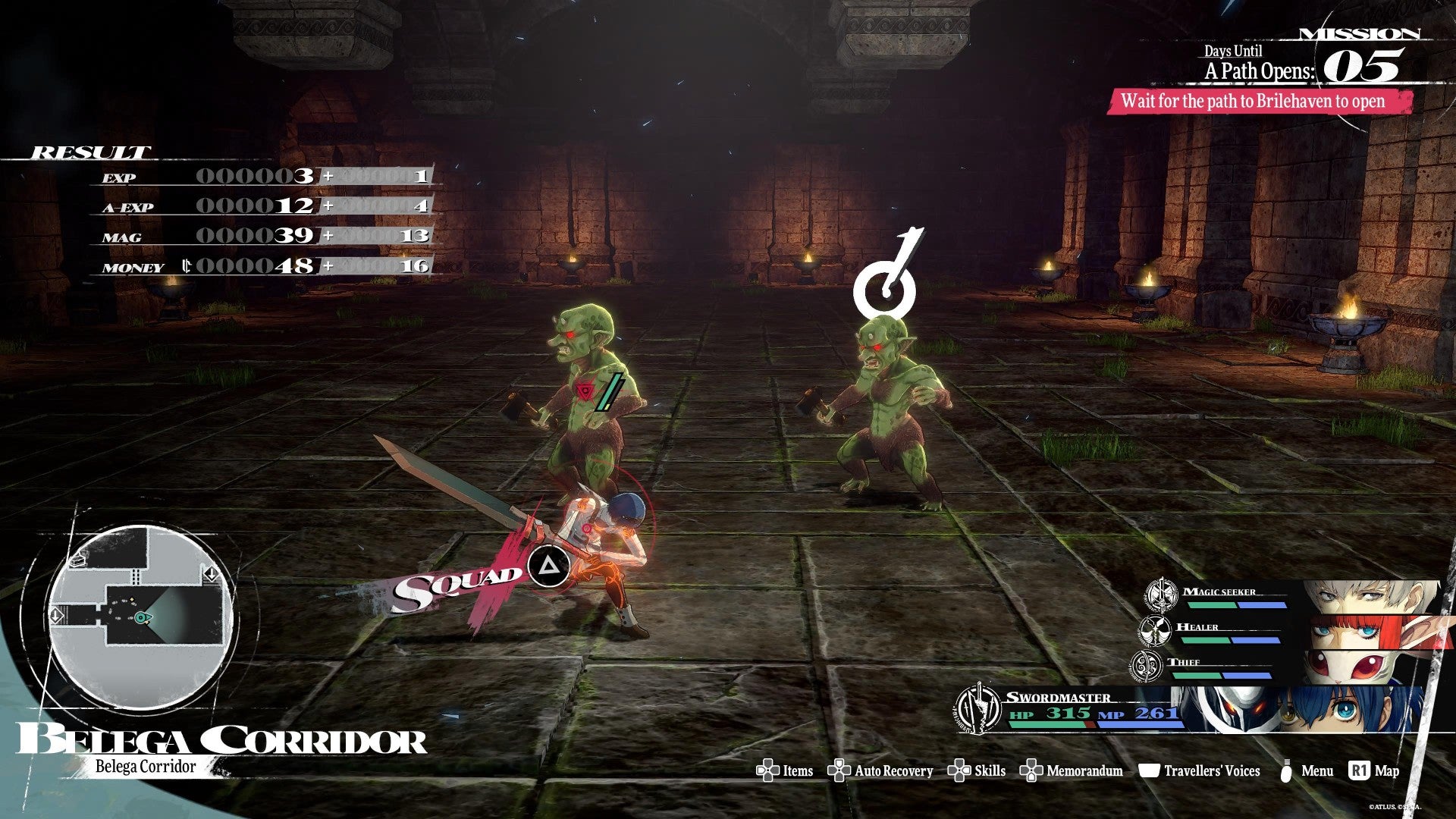Click the Memorandum D-pad icon

pyautogui.click(x=1031, y=771)
